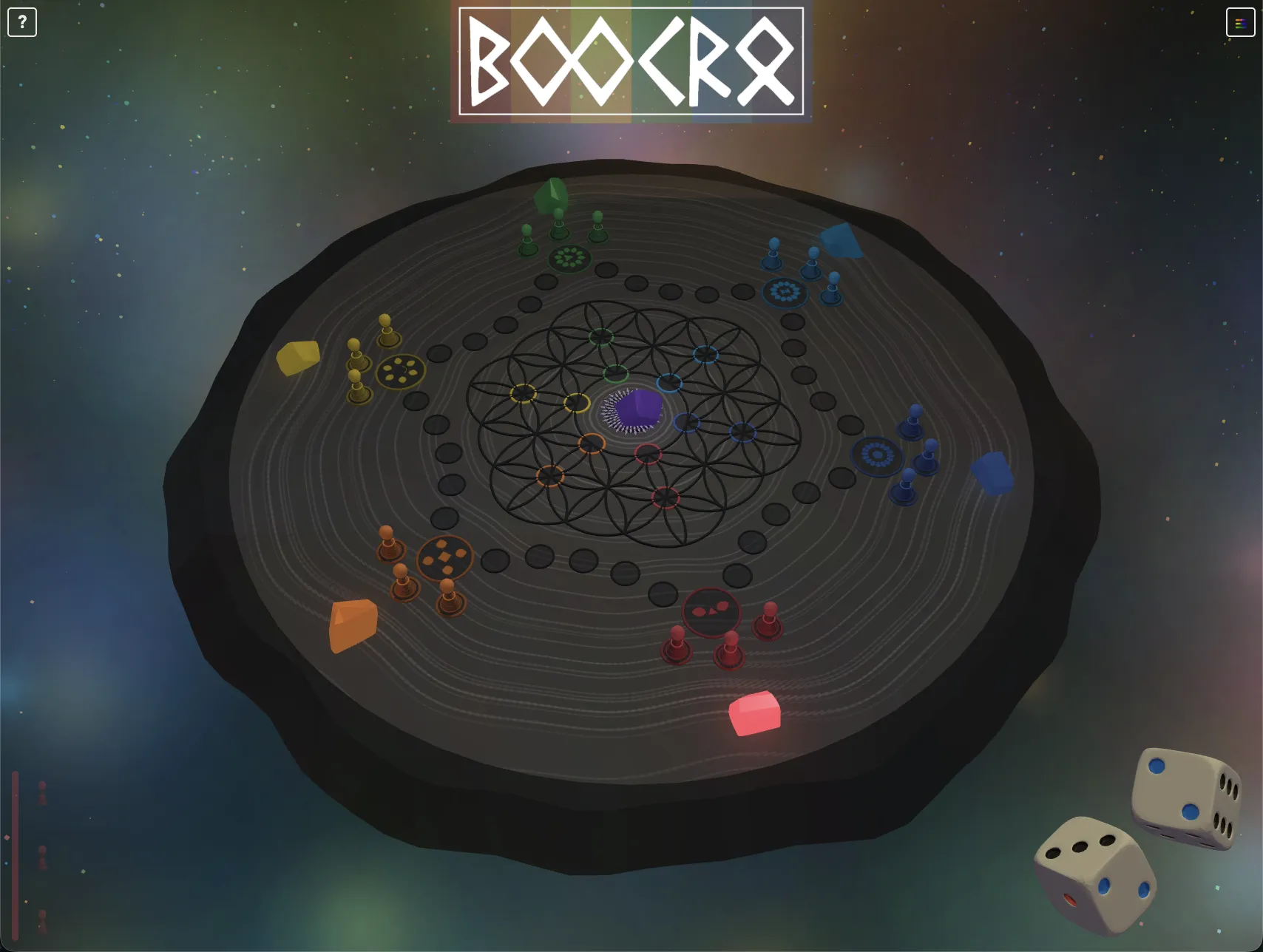This screenshot has width=1263, height=952.
Task: Click the light-blue home circle sigil
Action: pos(786,290)
